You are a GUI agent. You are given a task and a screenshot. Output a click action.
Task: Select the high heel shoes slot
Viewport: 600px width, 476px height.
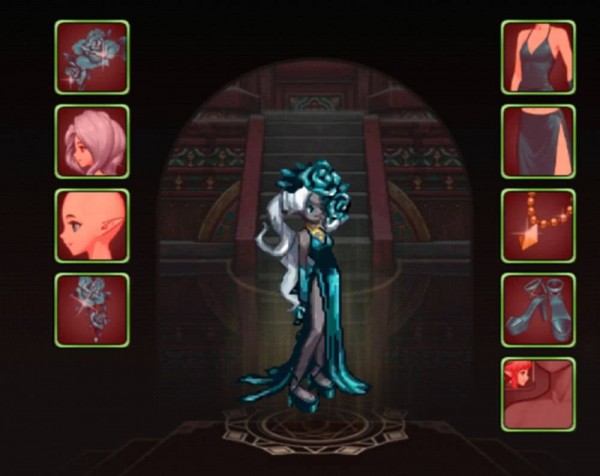(x=538, y=310)
